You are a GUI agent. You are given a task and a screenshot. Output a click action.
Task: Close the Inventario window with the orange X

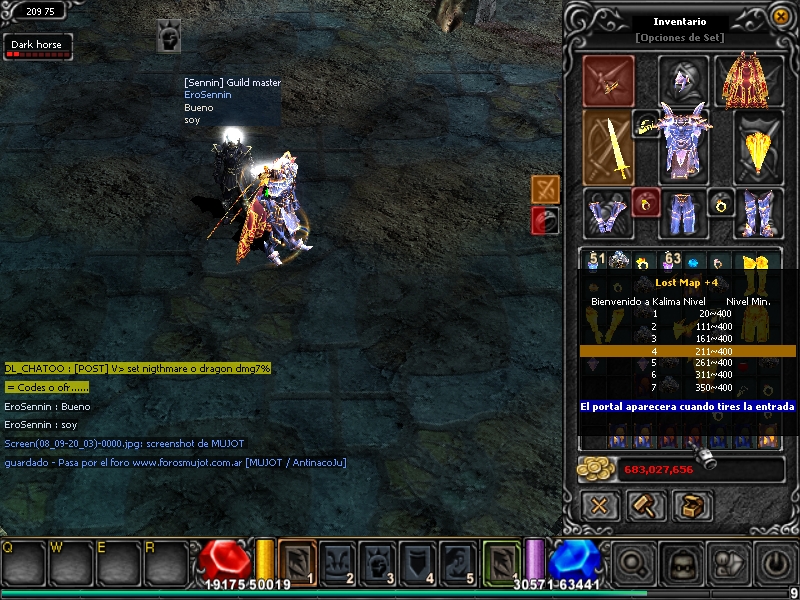point(780,16)
